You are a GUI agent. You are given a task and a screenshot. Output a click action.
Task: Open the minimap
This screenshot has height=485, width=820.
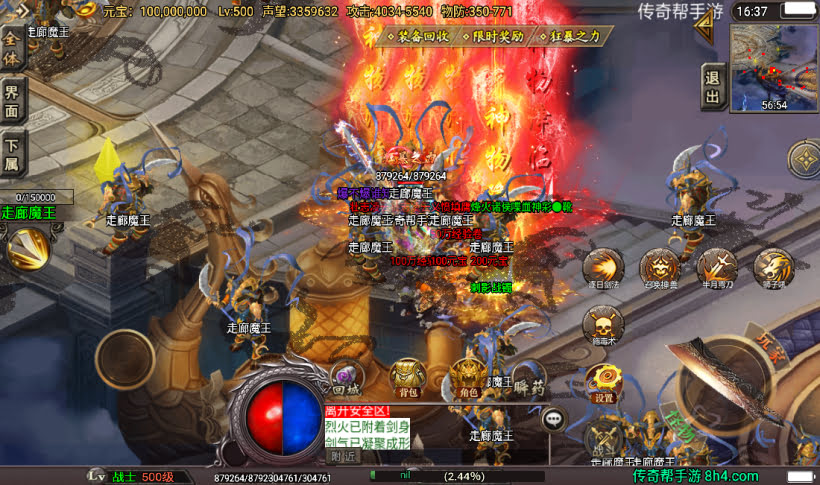tap(773, 63)
